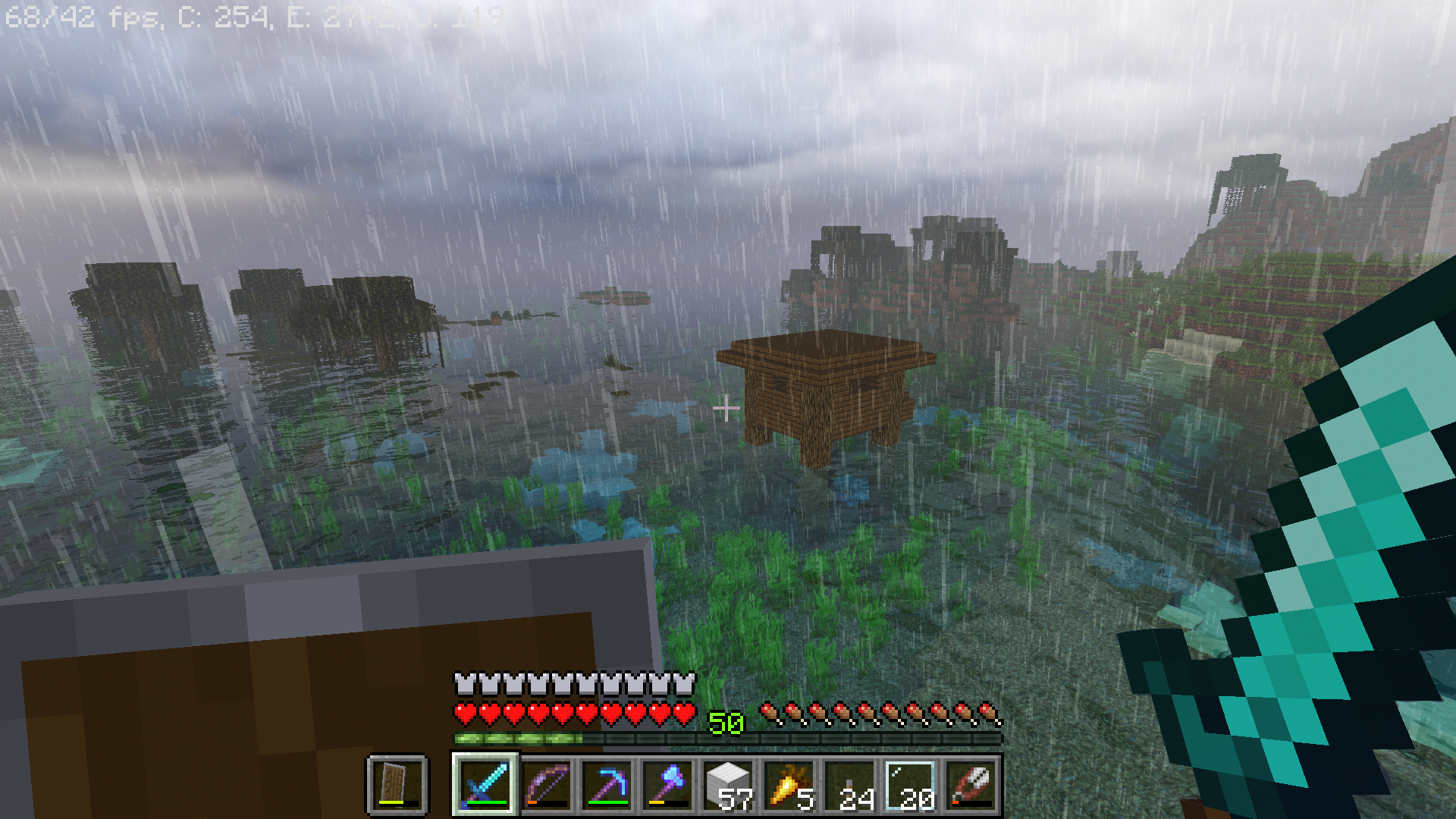Switch to the enchanted diamond axe
Screen dimensions: 1456x819
pyautogui.click(x=667, y=784)
